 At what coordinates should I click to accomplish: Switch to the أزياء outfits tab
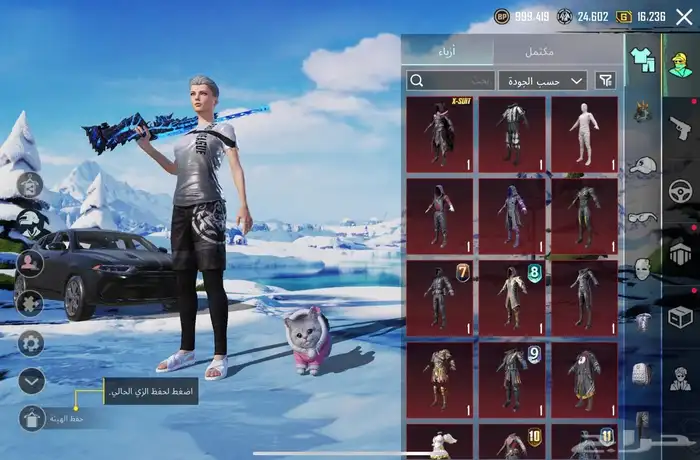[446, 51]
